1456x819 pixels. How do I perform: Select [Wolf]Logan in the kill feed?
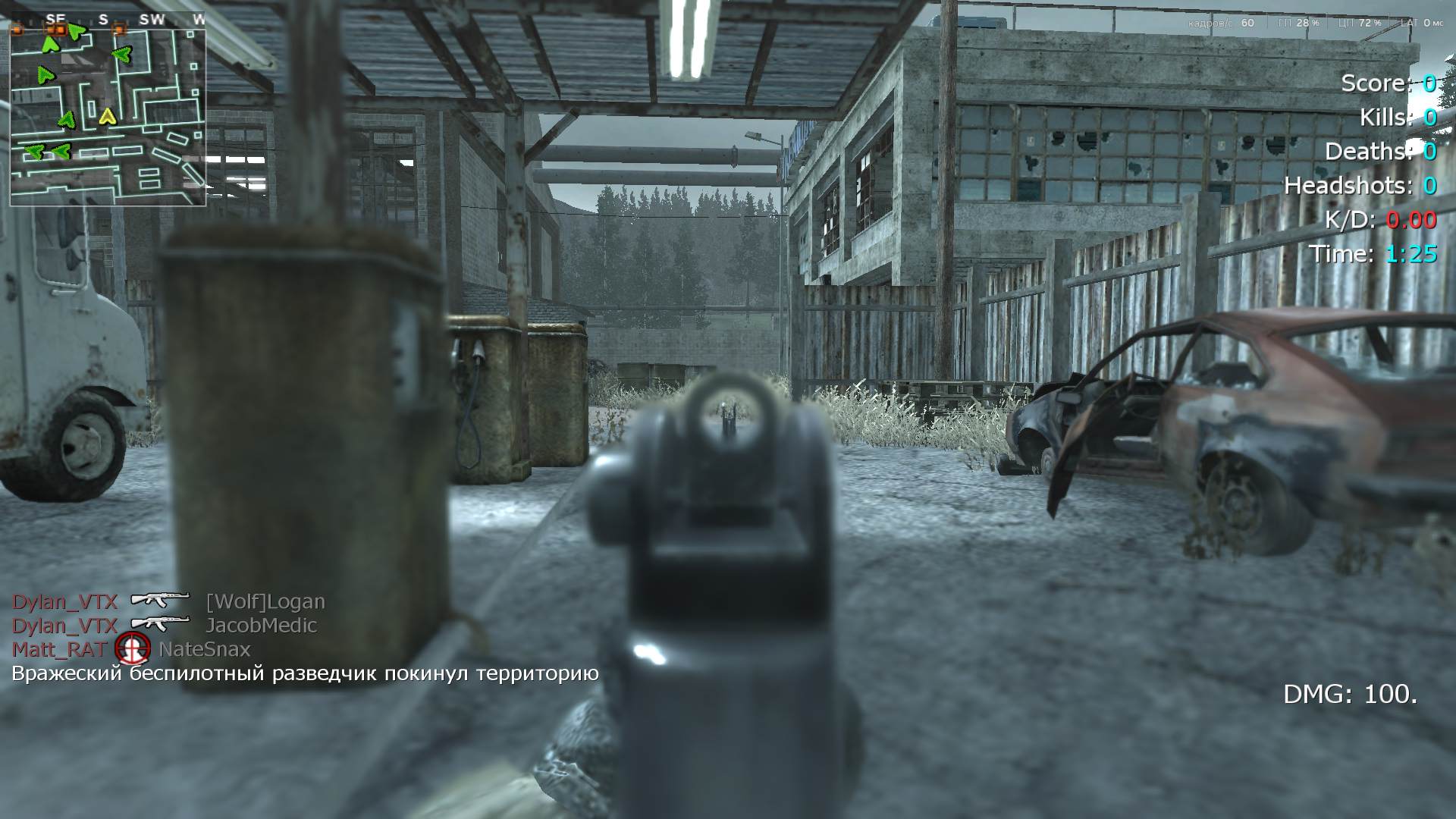(265, 601)
